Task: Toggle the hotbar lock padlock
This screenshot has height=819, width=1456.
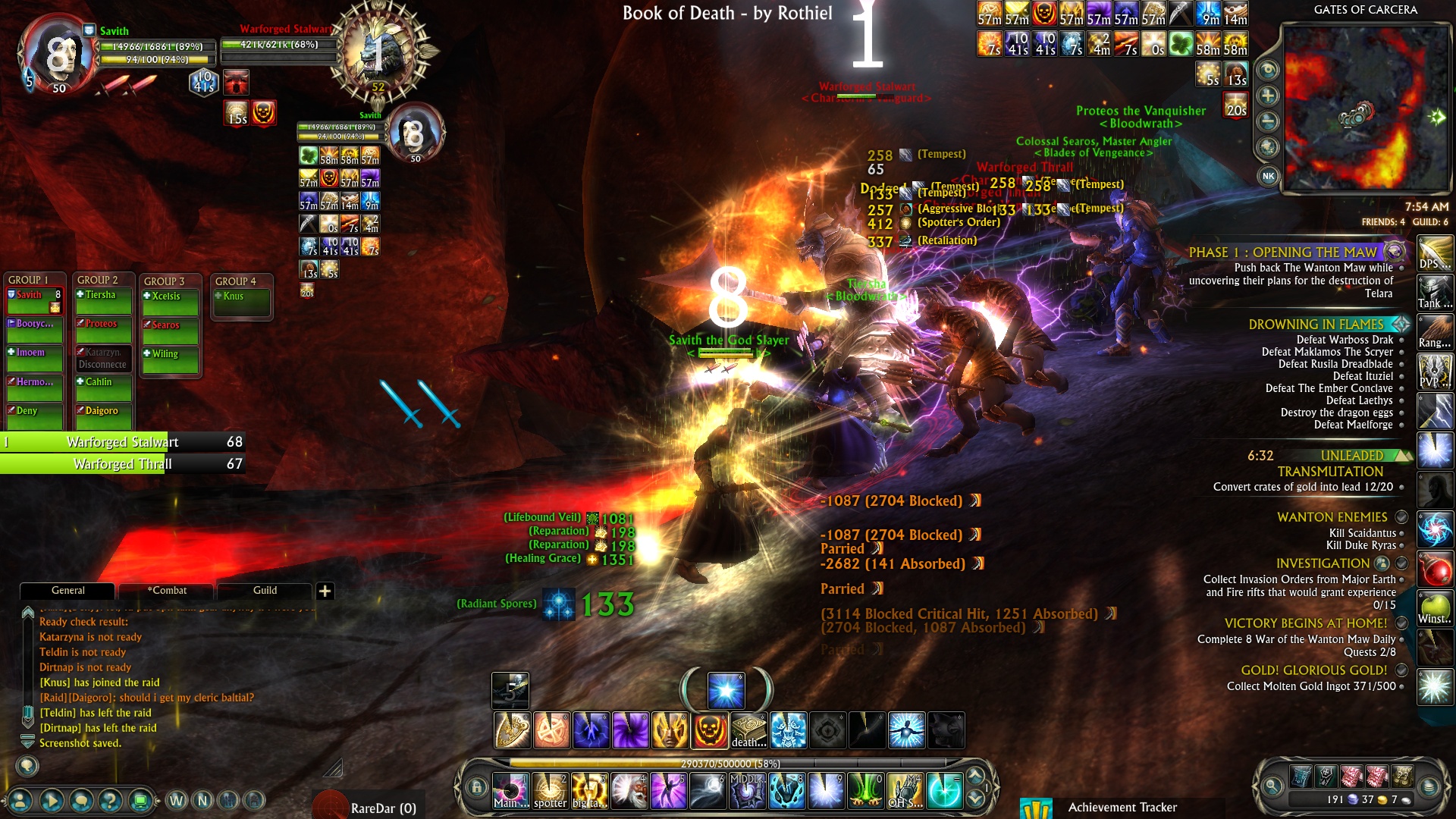Action: click(476, 787)
